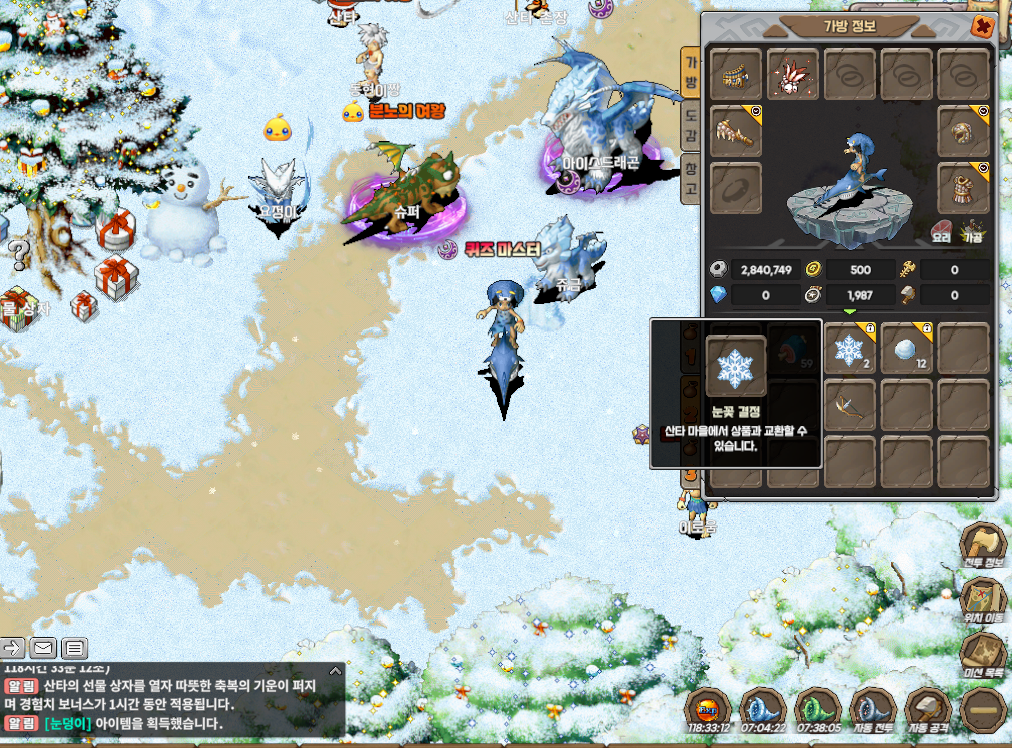Select the equipped spiked club weapon slot
This screenshot has width=1012, height=748.
tap(736, 131)
